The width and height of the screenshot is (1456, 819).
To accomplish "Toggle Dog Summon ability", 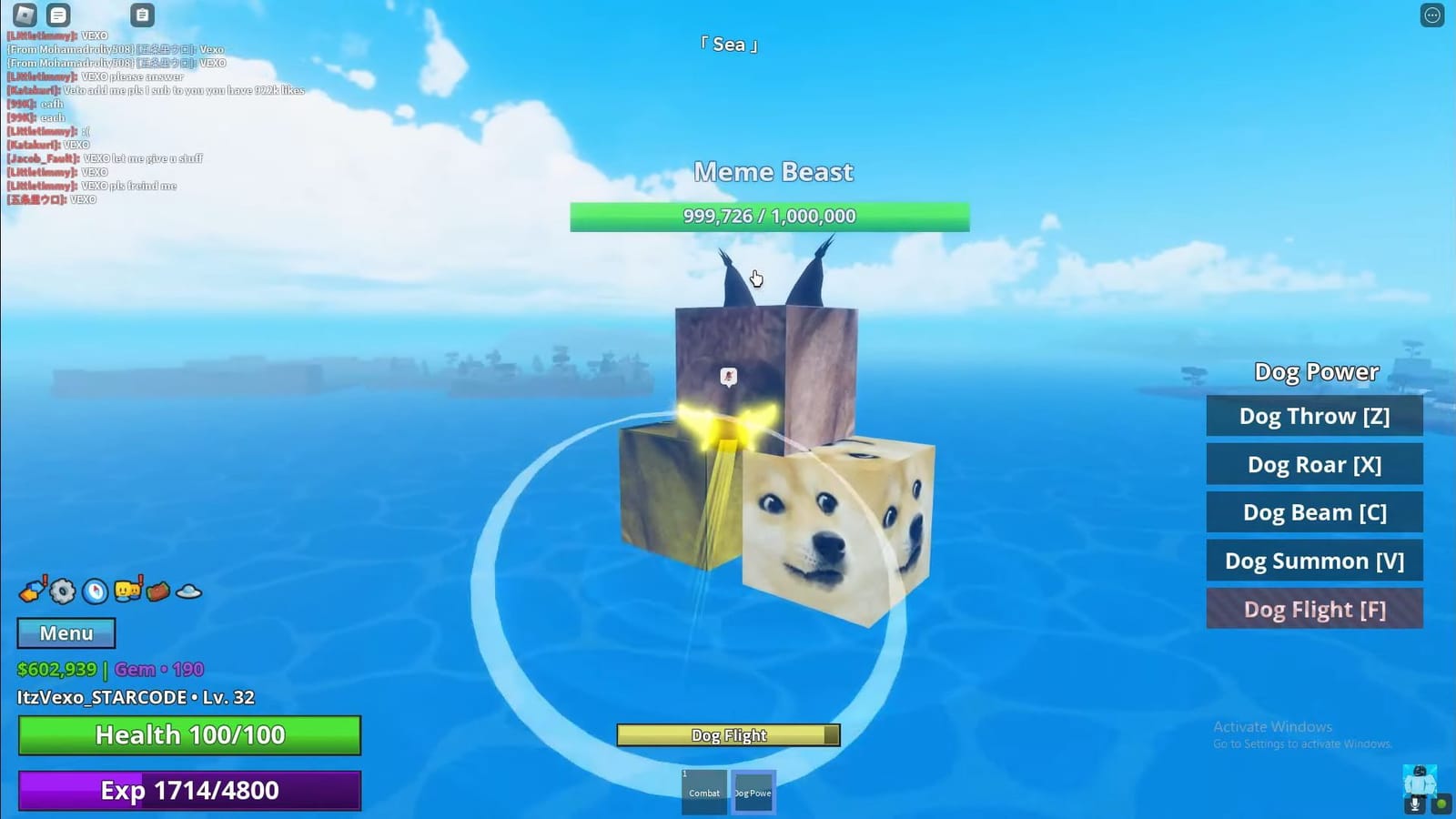I will click(x=1314, y=561).
